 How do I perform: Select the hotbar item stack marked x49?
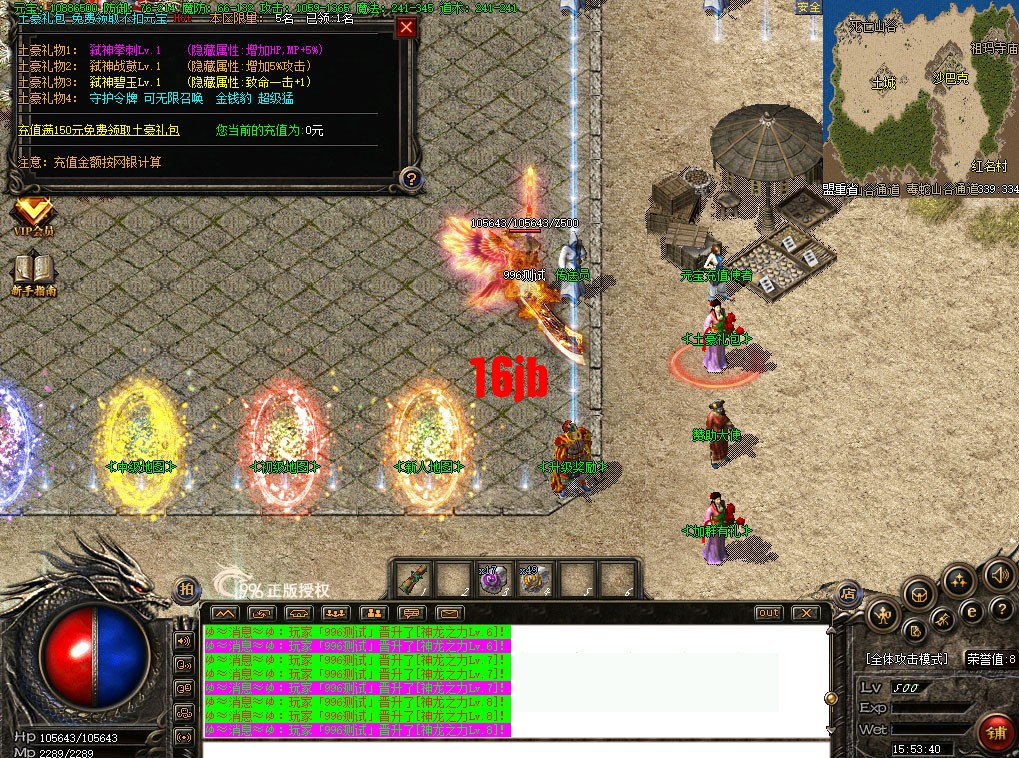tap(531, 579)
